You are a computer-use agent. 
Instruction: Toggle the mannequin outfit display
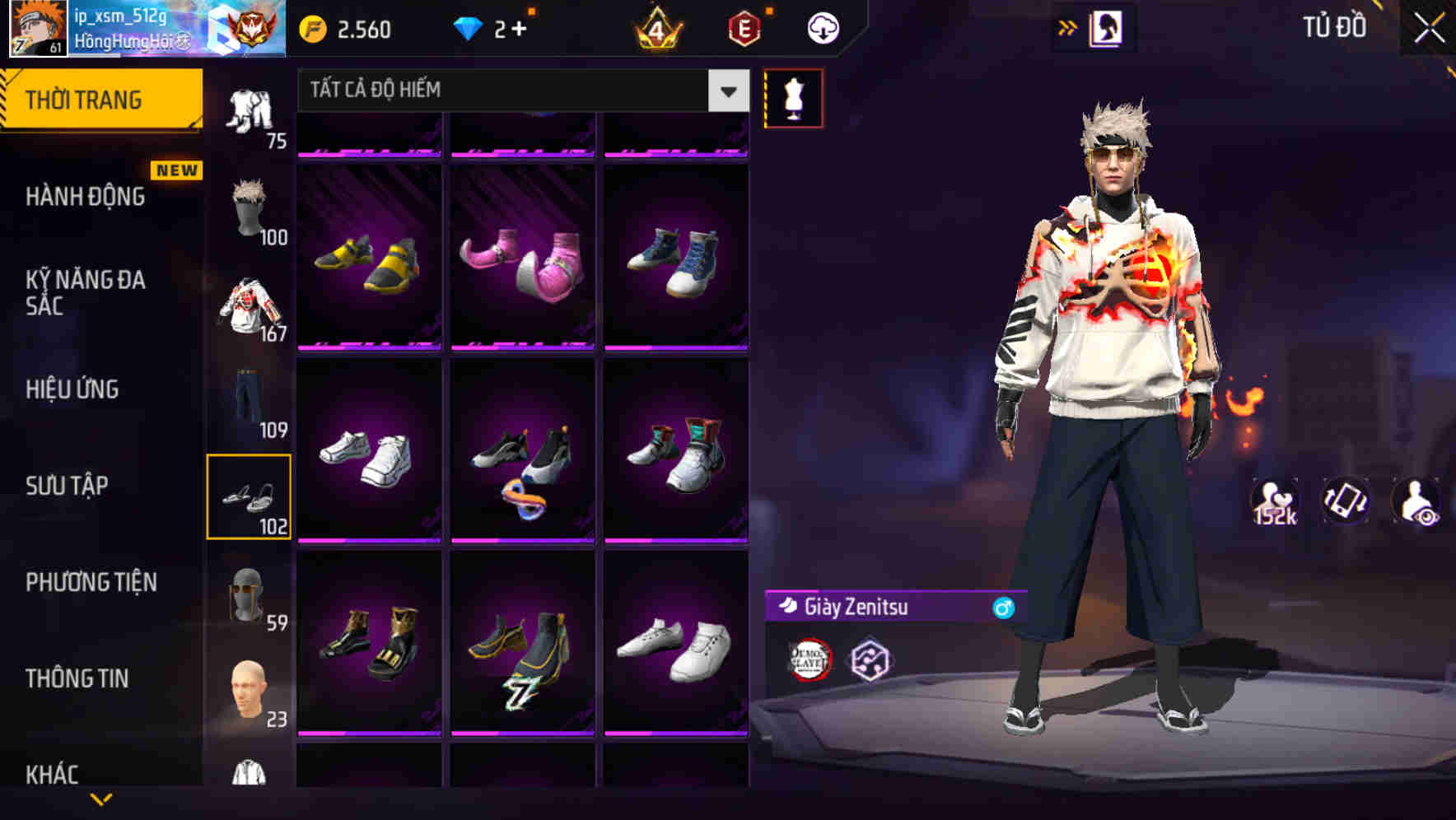click(795, 98)
